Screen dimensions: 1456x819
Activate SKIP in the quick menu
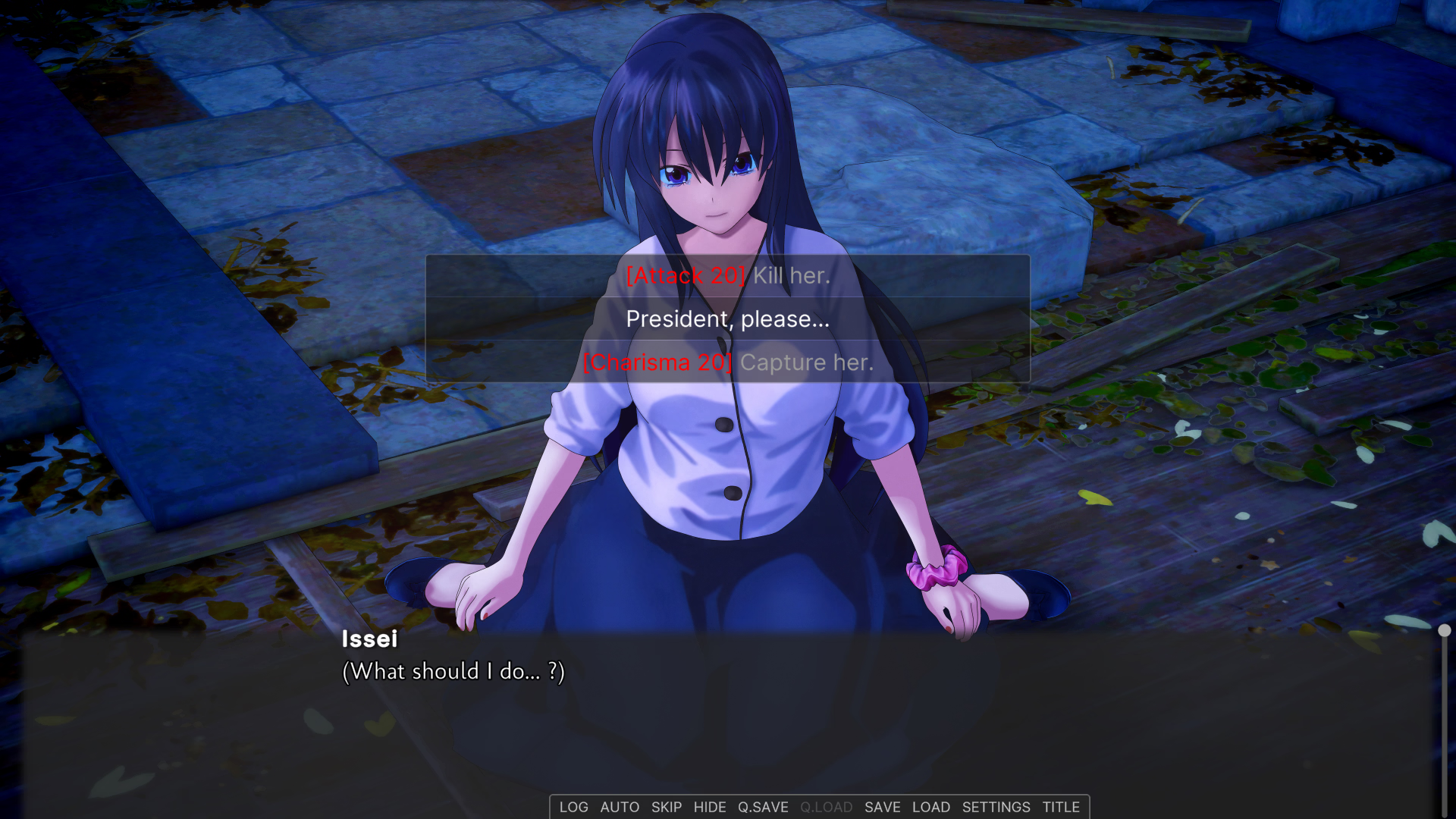point(667,808)
